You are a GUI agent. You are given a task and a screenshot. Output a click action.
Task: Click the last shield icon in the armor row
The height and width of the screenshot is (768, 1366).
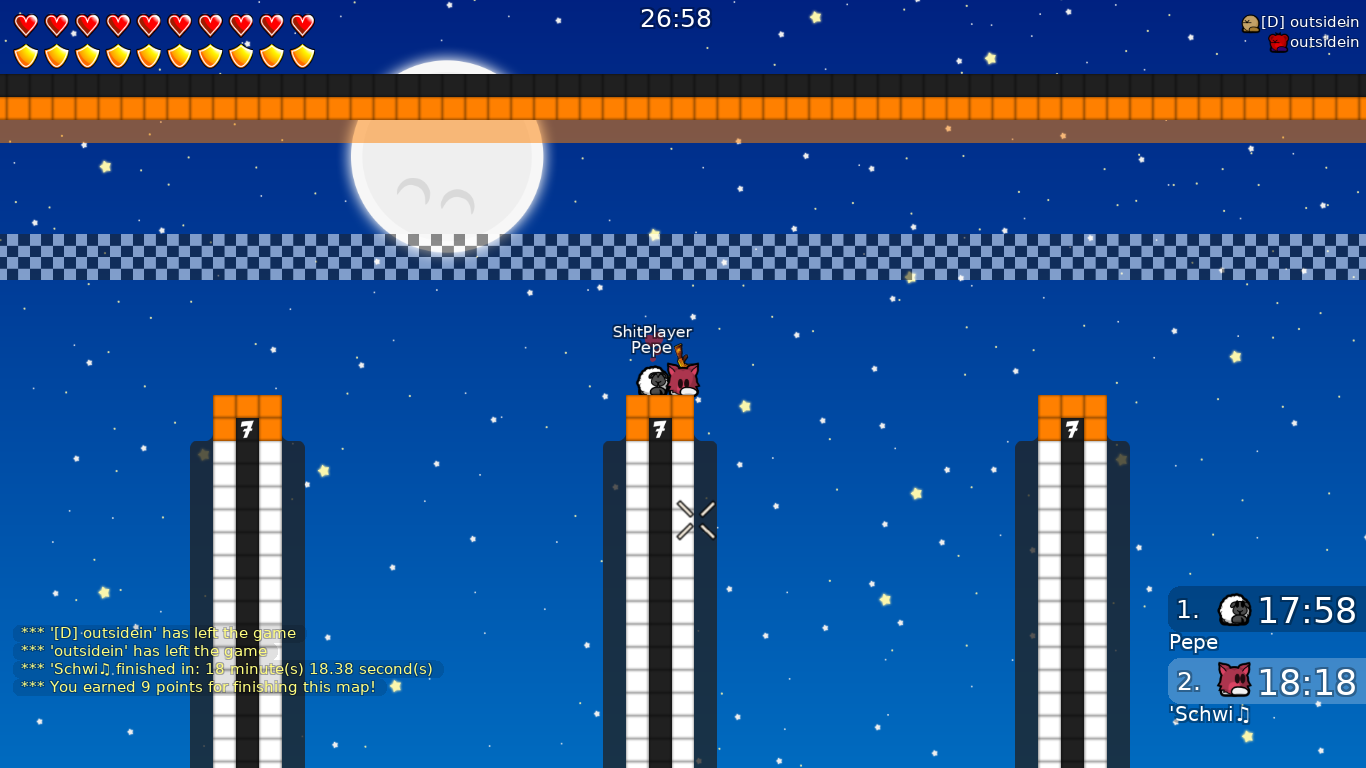pyautogui.click(x=302, y=55)
